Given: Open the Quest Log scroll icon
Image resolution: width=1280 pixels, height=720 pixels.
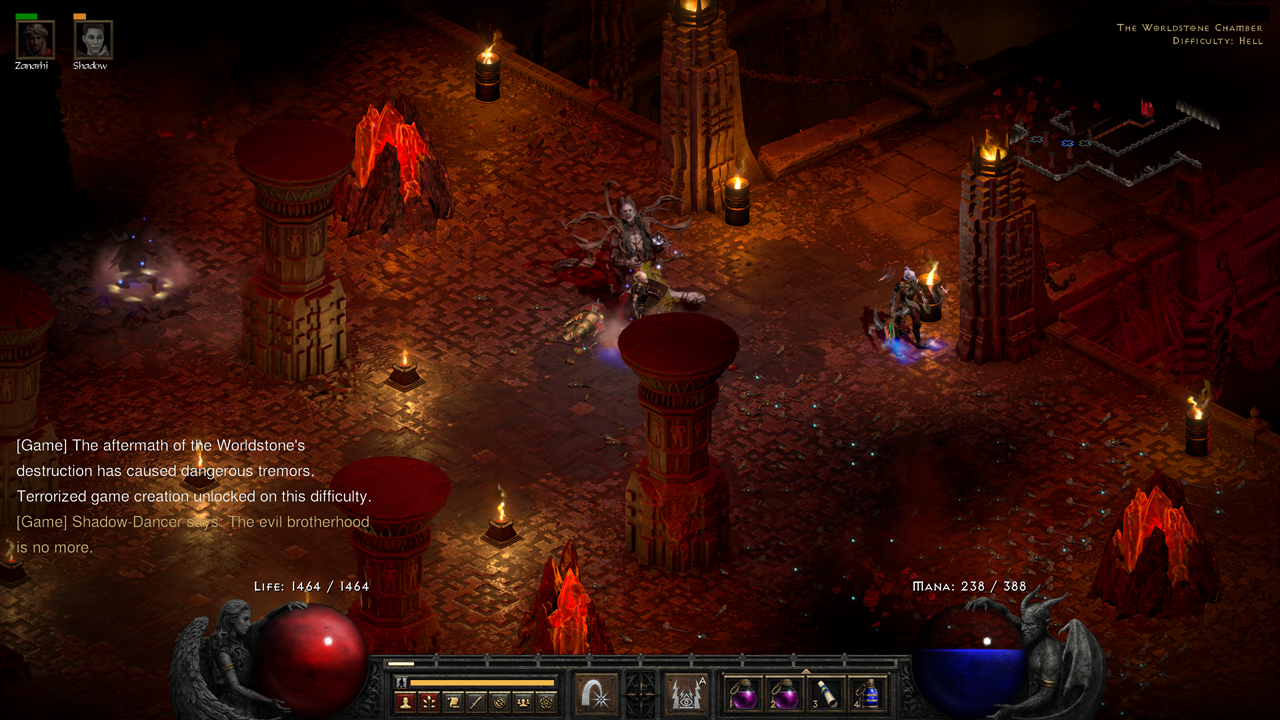Looking at the screenshot, I should (452, 701).
